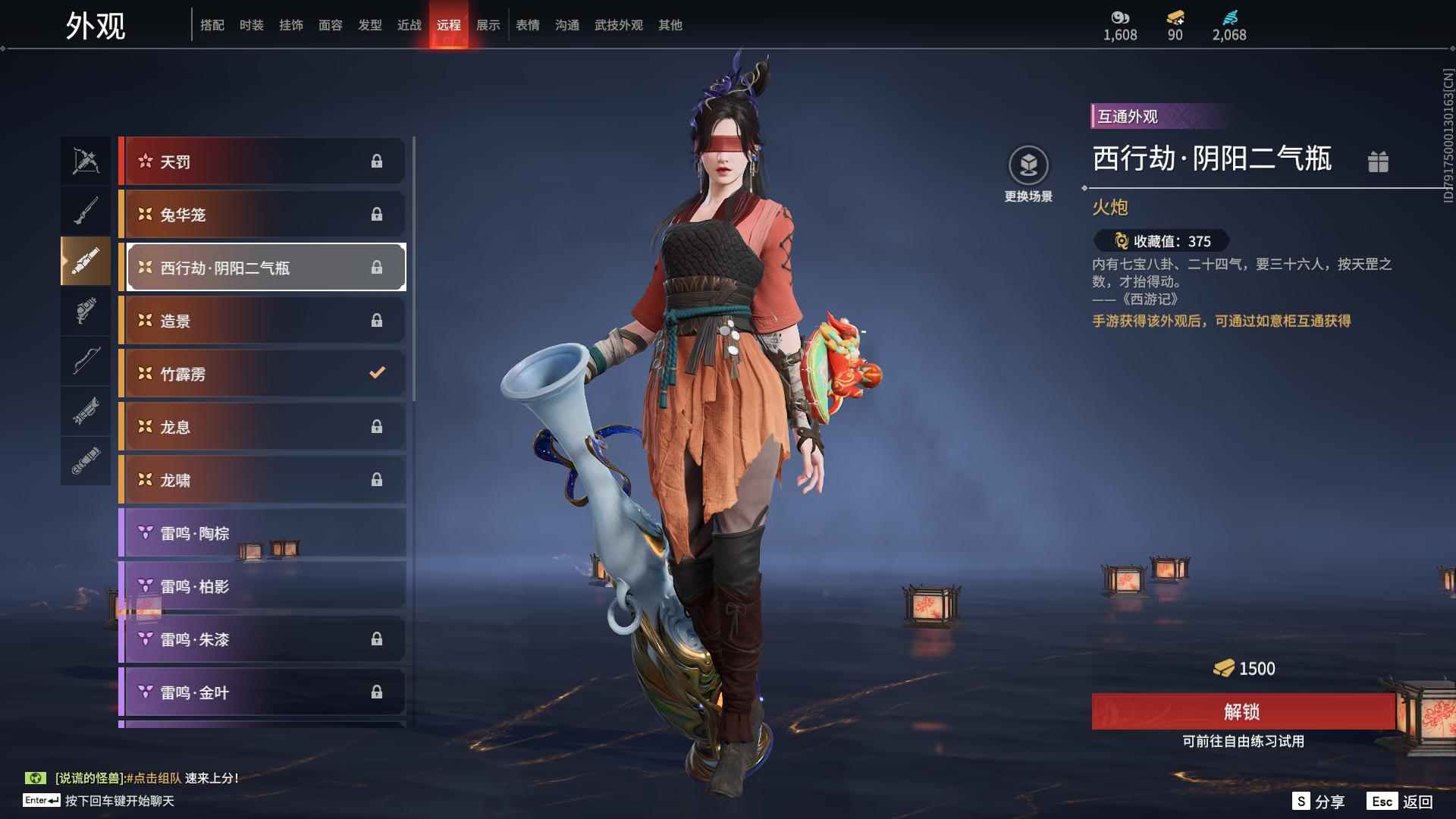
Task: Switch to the 时装 tab
Action: 251,25
